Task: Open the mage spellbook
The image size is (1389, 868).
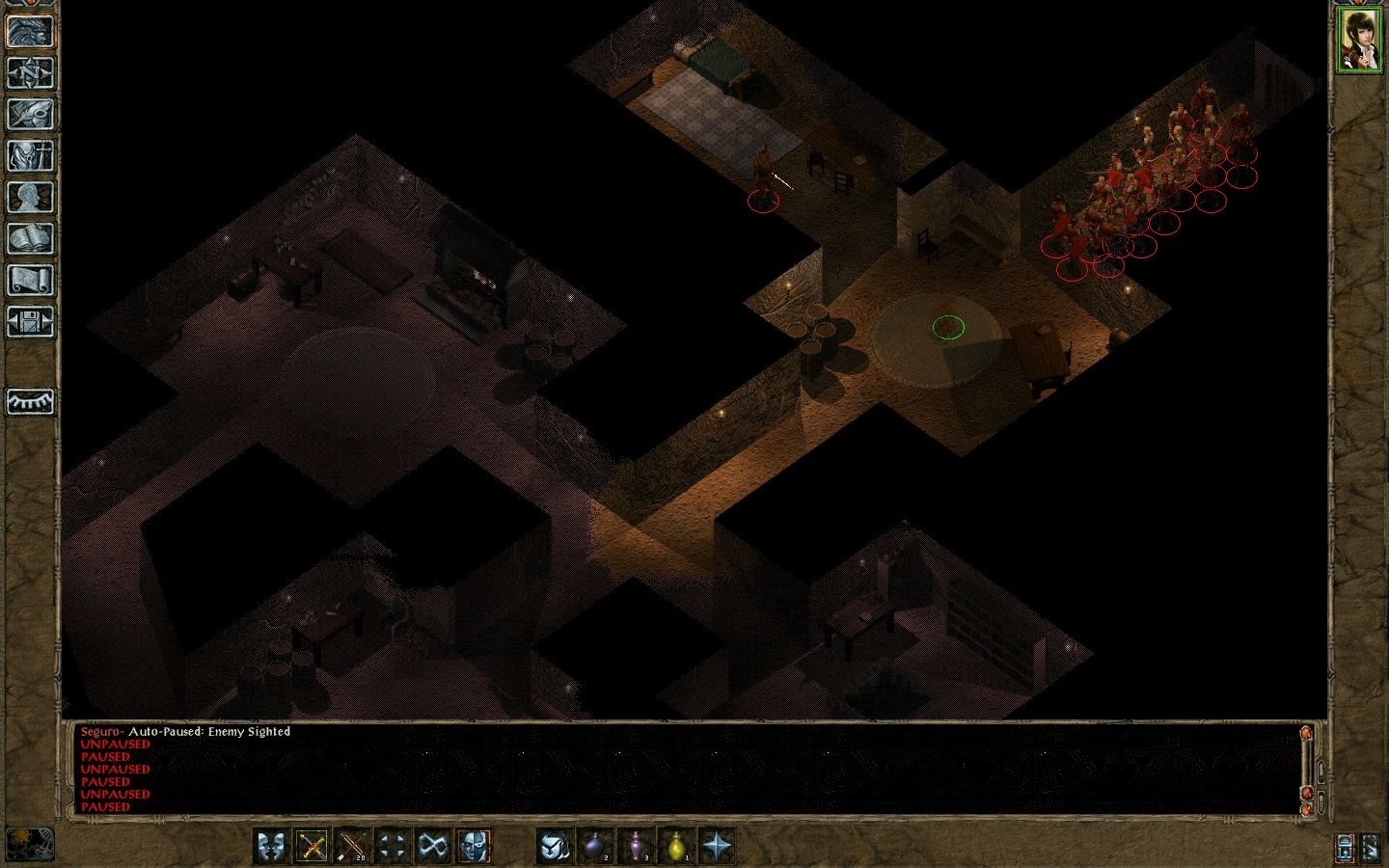Action: point(30,238)
